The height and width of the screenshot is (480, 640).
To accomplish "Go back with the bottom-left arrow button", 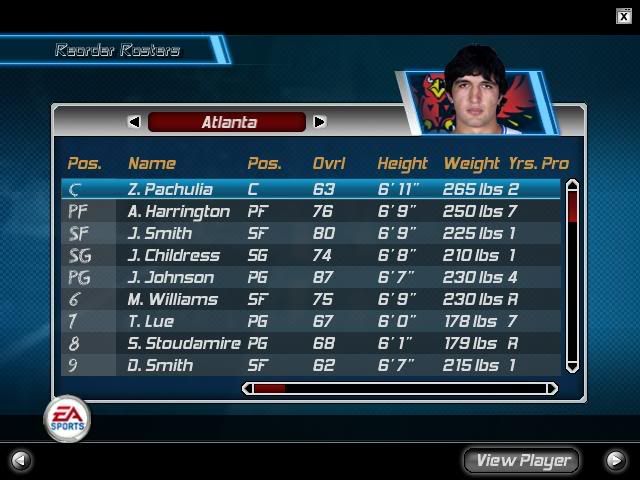I will point(19,460).
